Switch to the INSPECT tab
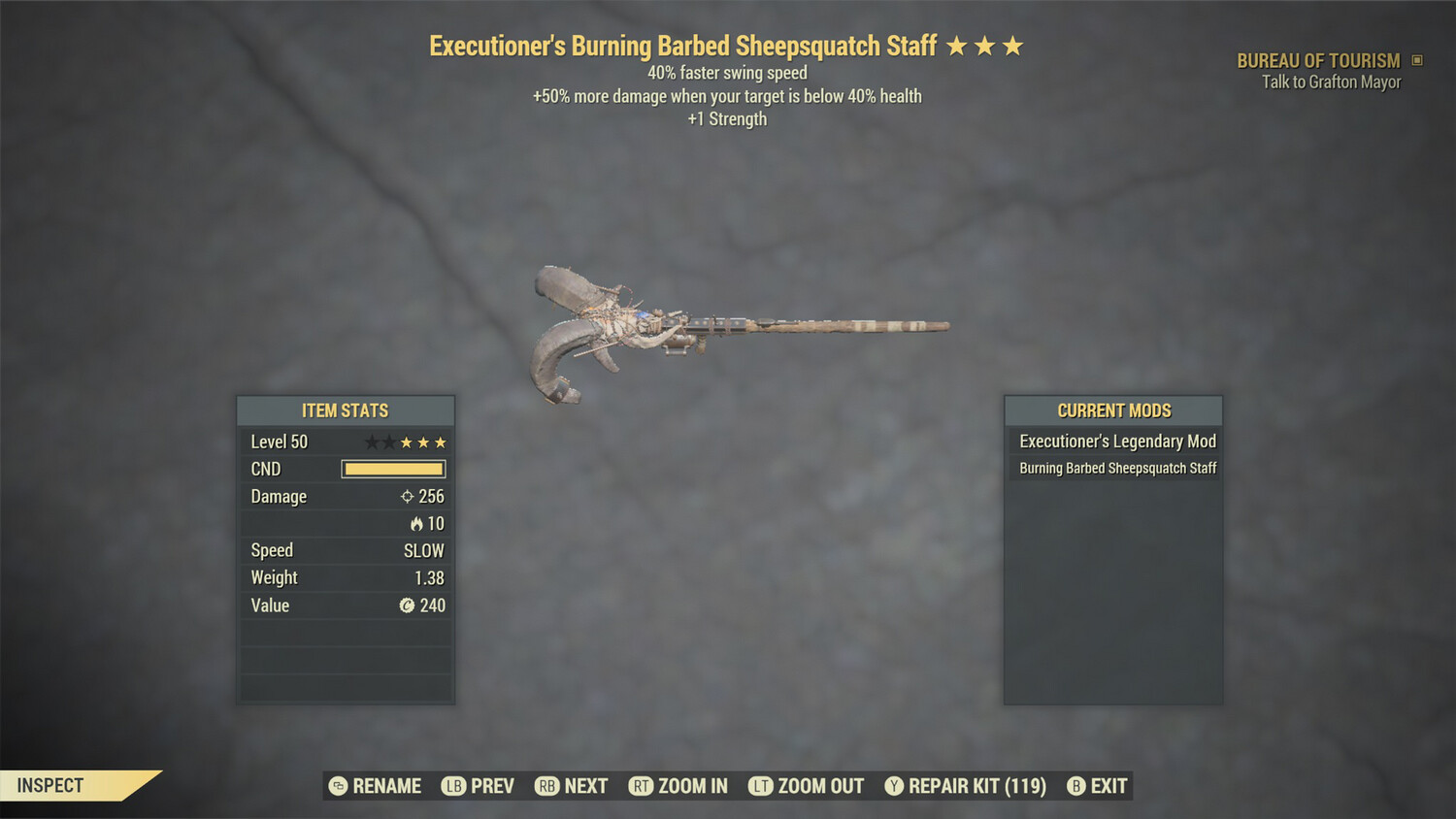1456x819 pixels. 50,785
